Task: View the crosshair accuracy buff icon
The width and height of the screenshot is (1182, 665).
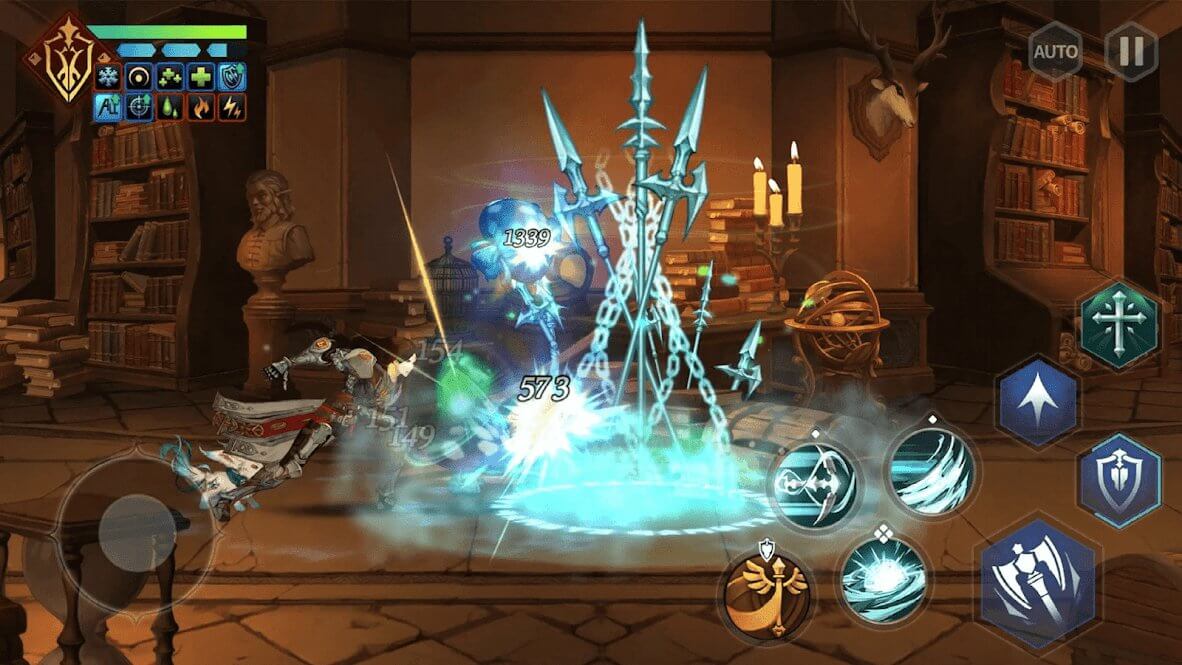Action: [139, 107]
